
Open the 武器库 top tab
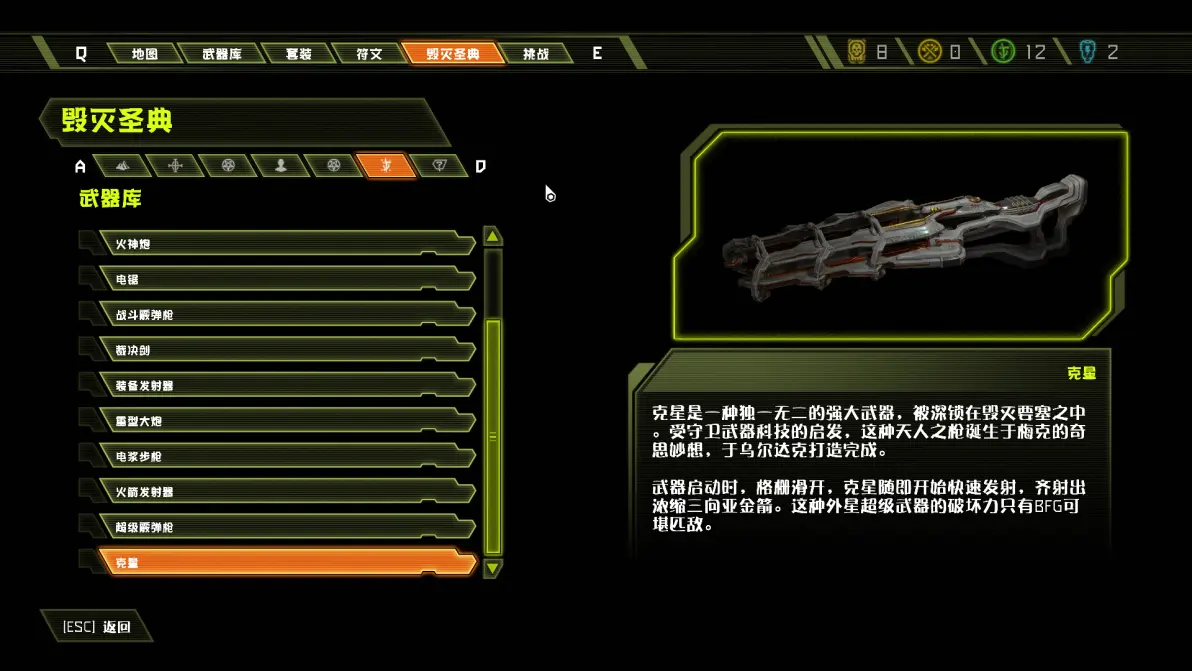click(221, 54)
